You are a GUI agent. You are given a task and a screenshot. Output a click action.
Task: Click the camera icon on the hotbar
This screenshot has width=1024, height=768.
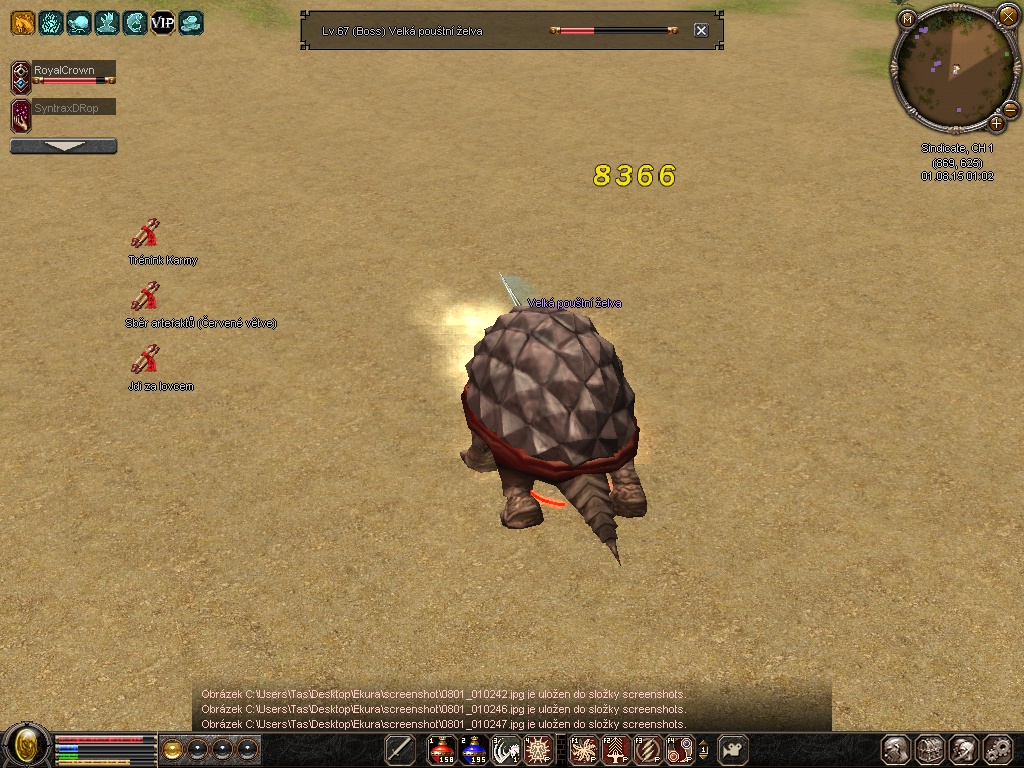click(735, 748)
